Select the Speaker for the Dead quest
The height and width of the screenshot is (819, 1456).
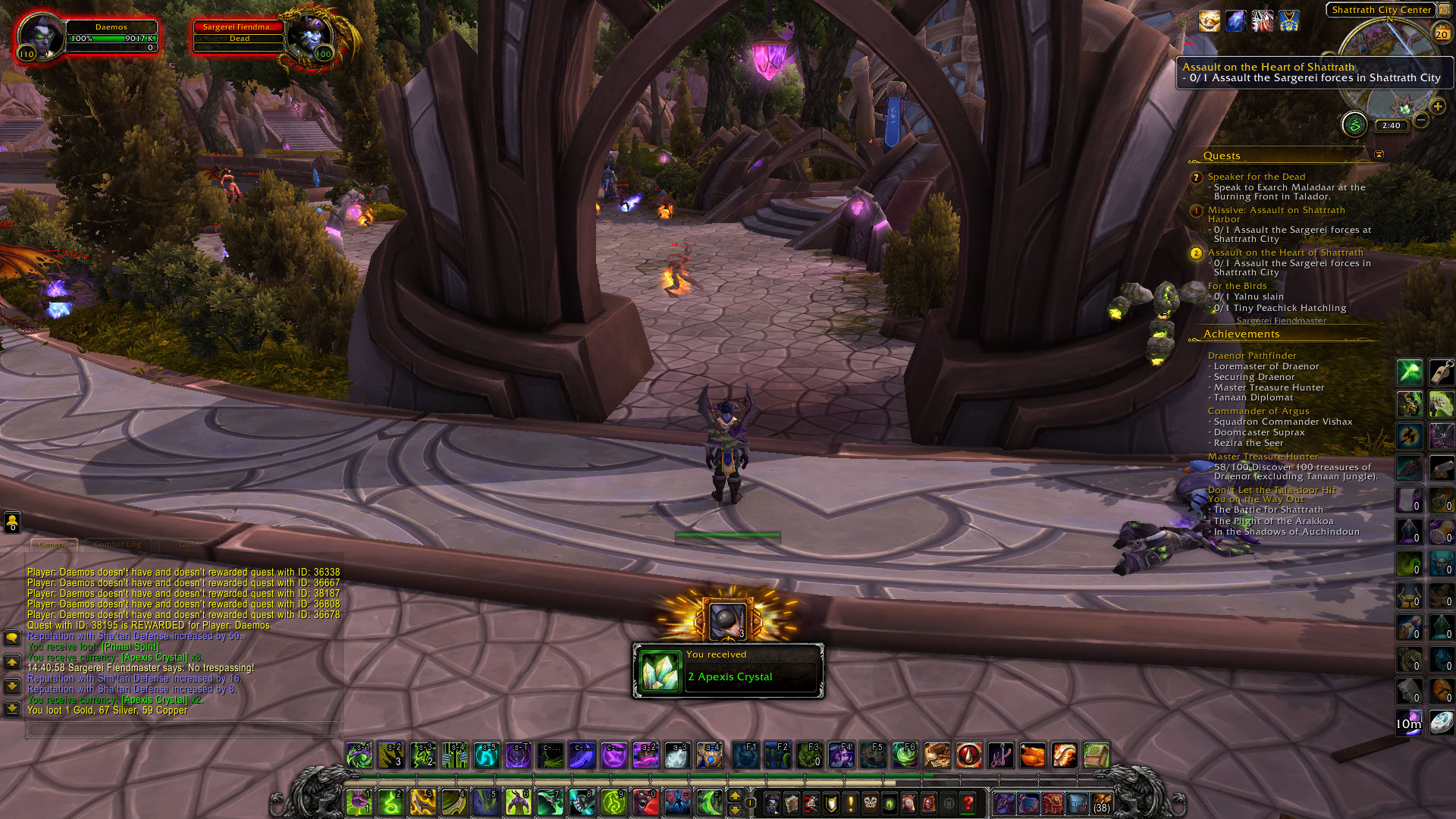(x=1256, y=177)
